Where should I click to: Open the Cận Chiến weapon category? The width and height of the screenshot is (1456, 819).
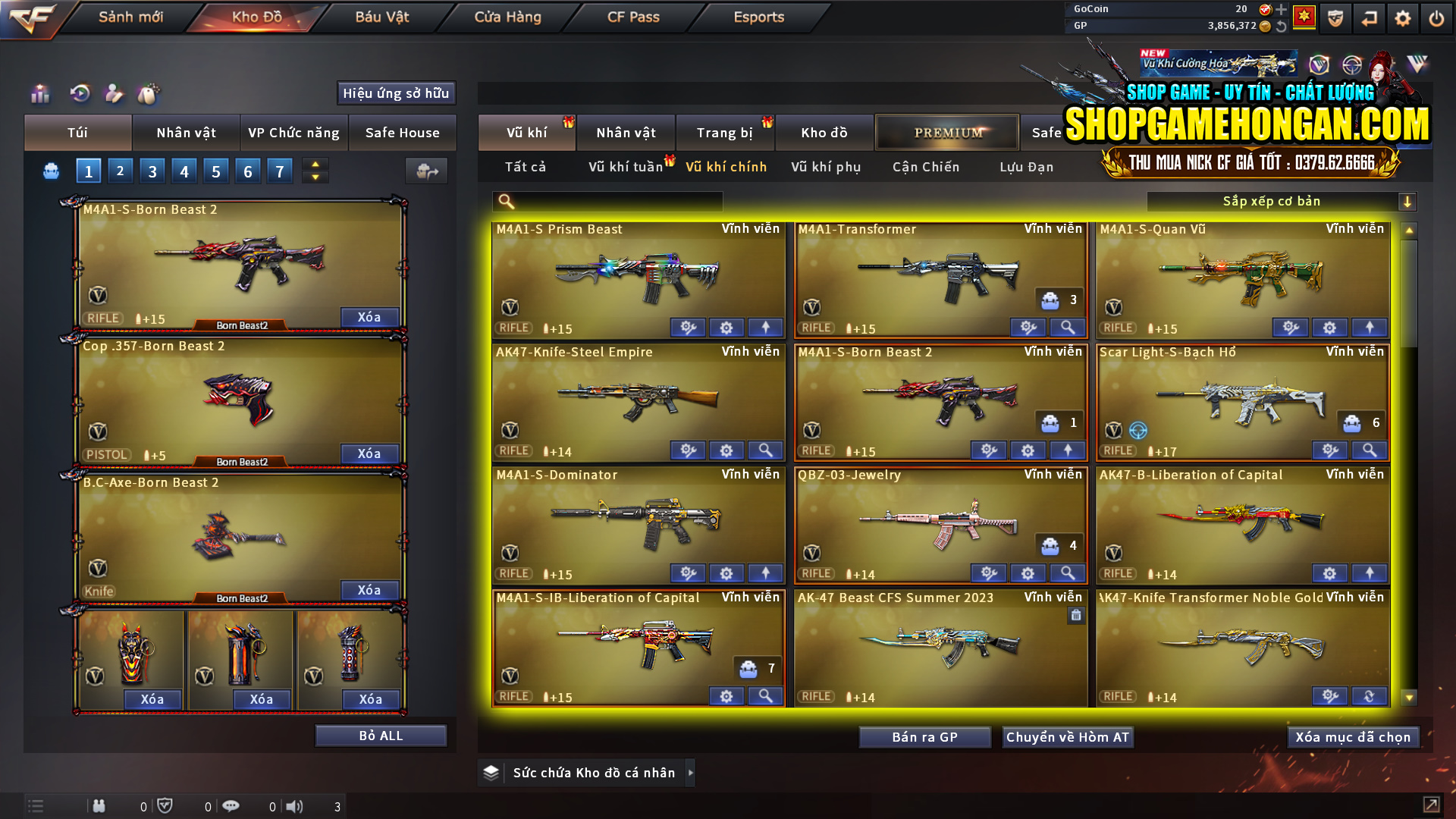click(x=925, y=167)
